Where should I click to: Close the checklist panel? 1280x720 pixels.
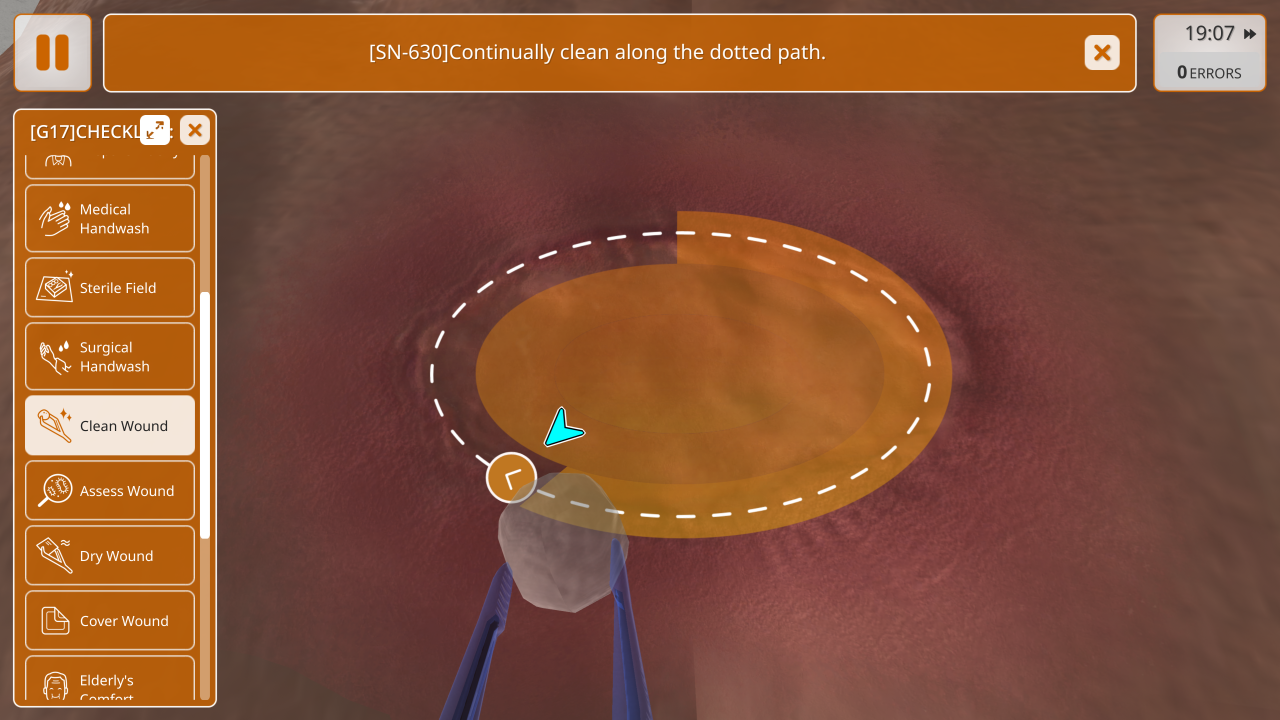point(195,130)
